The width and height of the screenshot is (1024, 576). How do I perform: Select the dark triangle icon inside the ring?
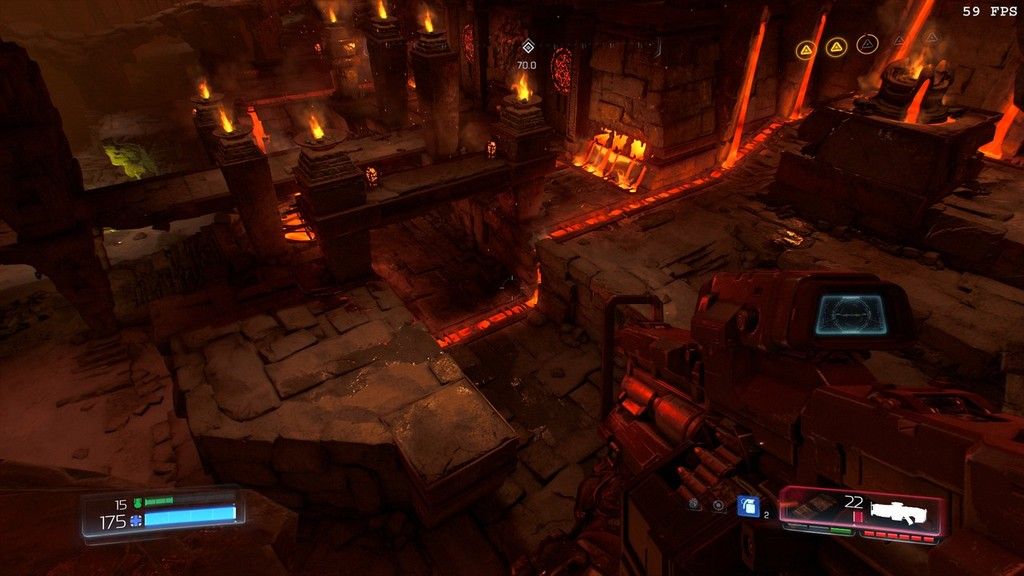pos(868,43)
